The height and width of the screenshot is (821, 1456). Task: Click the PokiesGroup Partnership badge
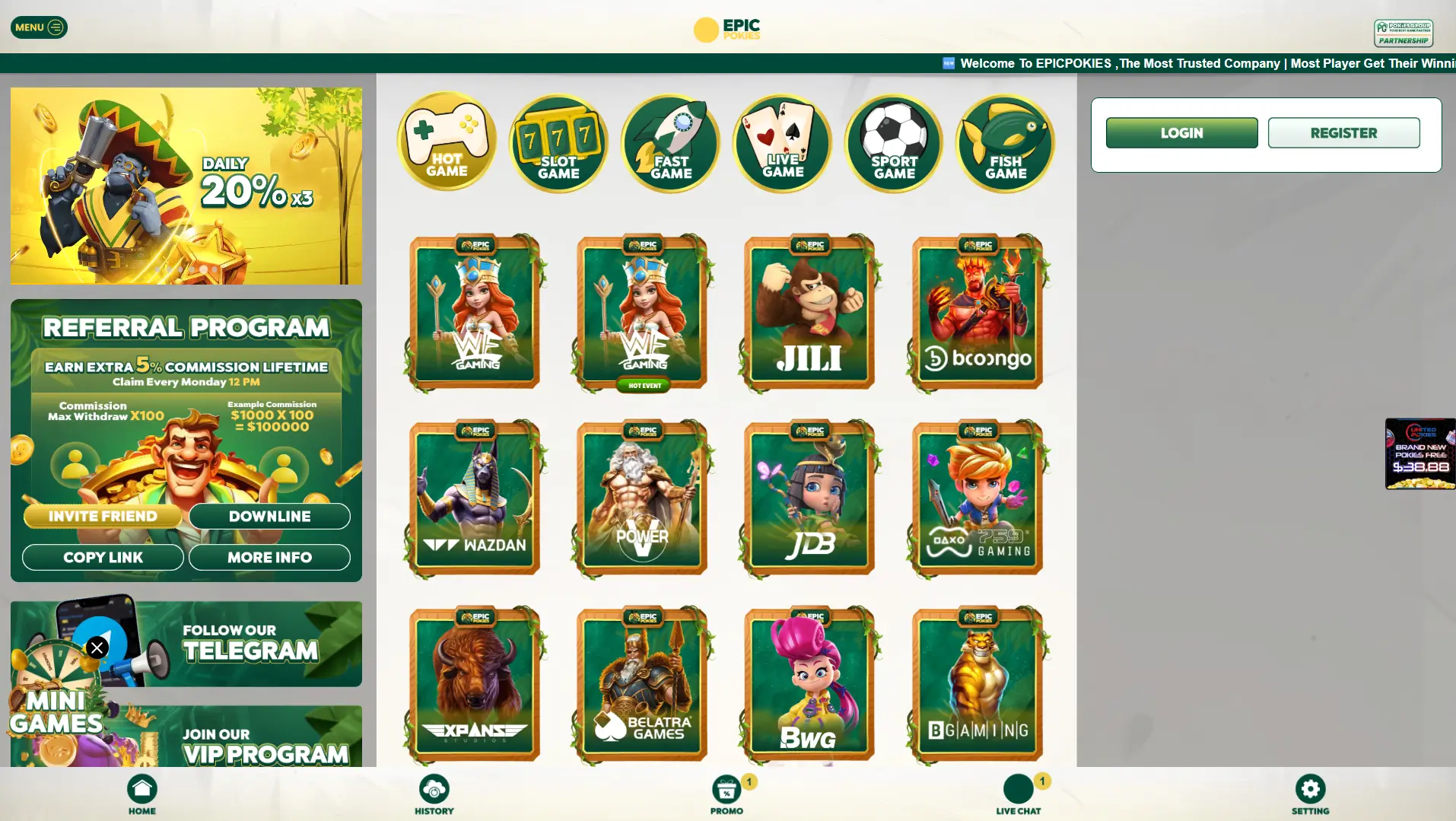(x=1404, y=33)
